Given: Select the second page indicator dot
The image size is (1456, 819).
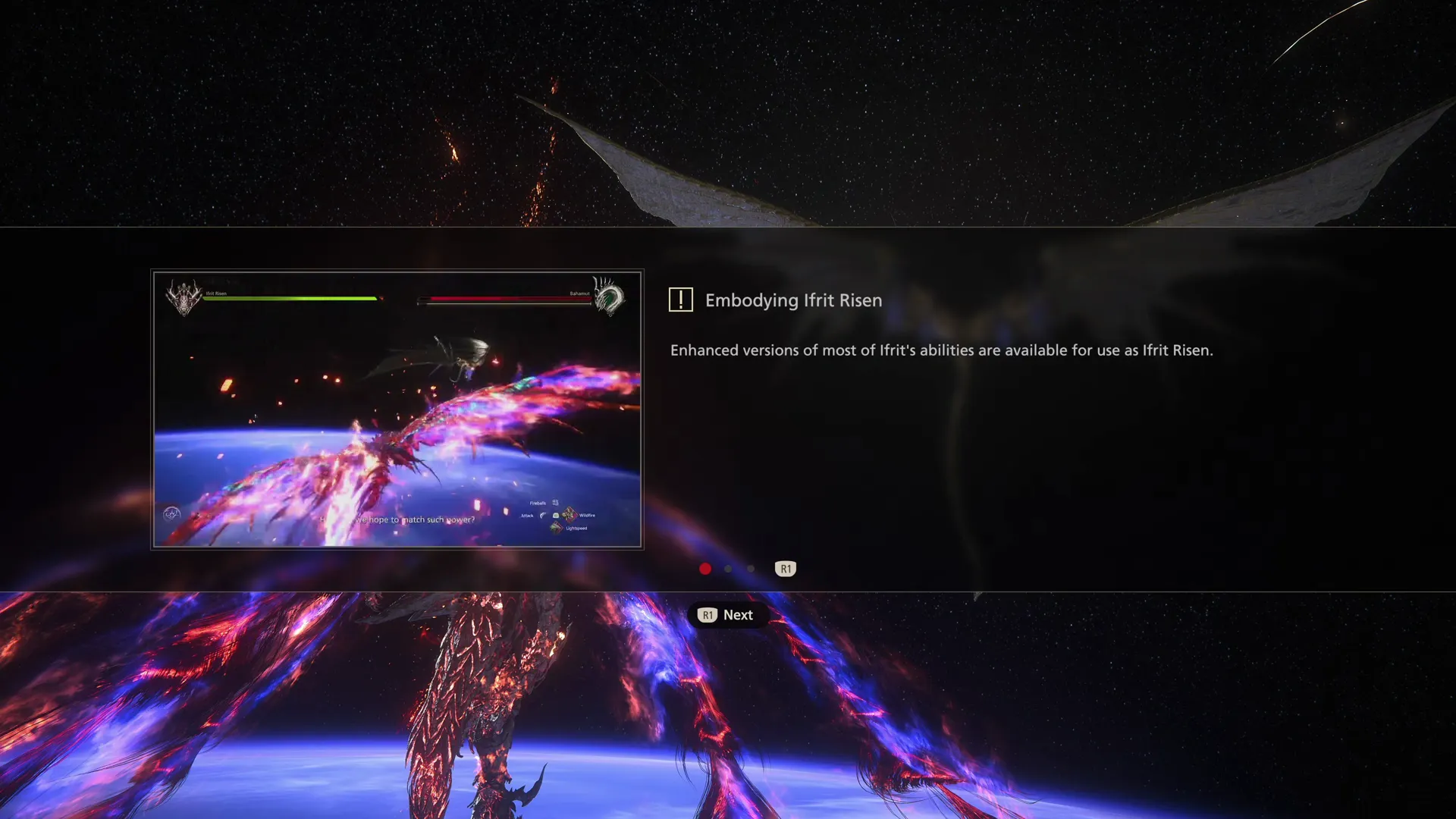Looking at the screenshot, I should tap(728, 569).
